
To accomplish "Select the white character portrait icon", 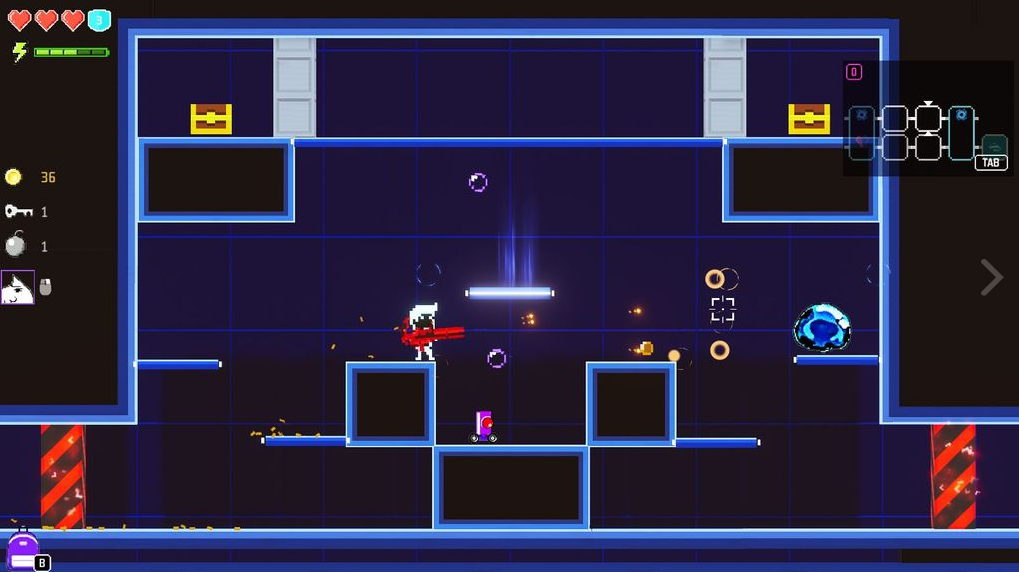I will coord(18,288).
